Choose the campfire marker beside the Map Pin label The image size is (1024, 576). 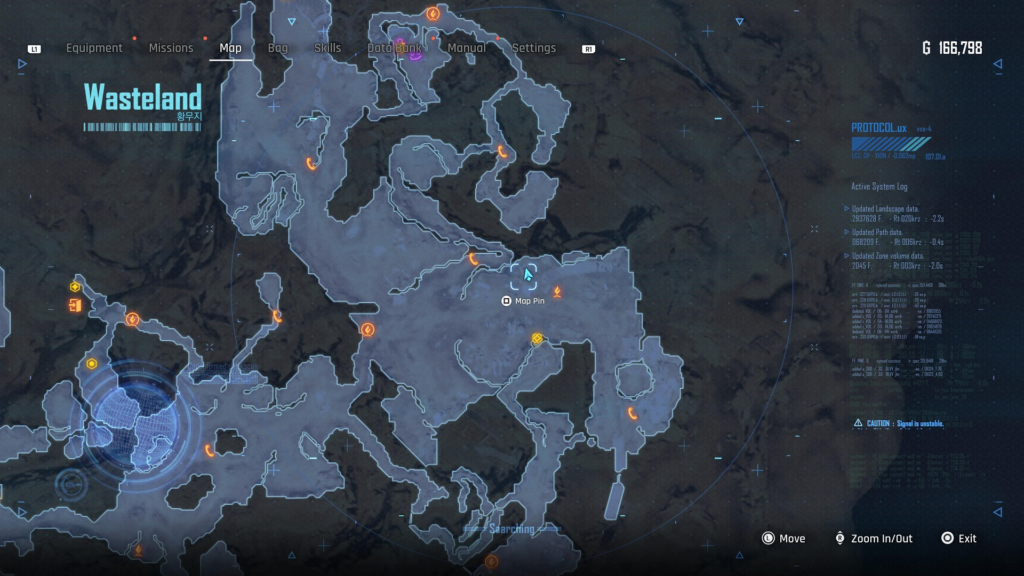[557, 292]
